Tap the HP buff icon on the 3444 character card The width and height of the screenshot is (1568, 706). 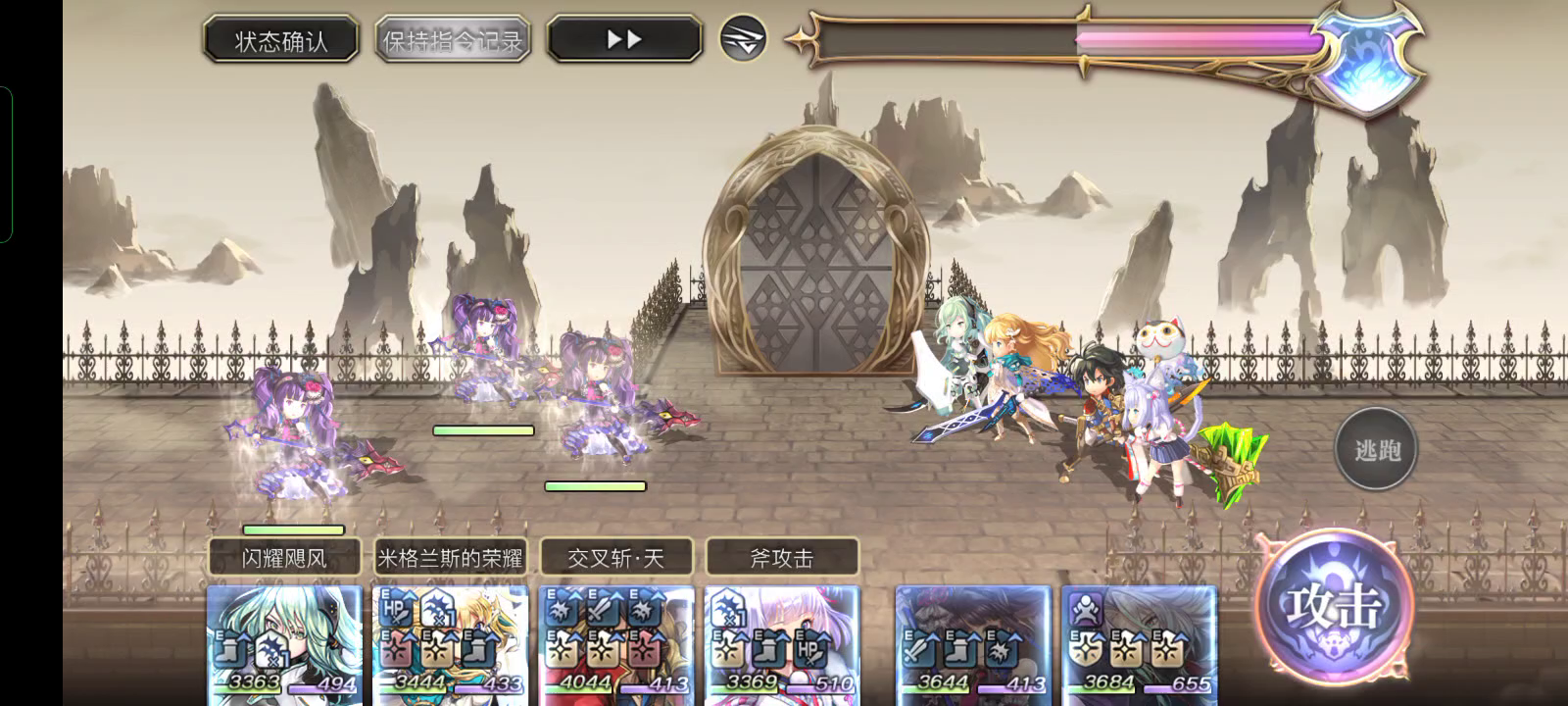point(393,608)
